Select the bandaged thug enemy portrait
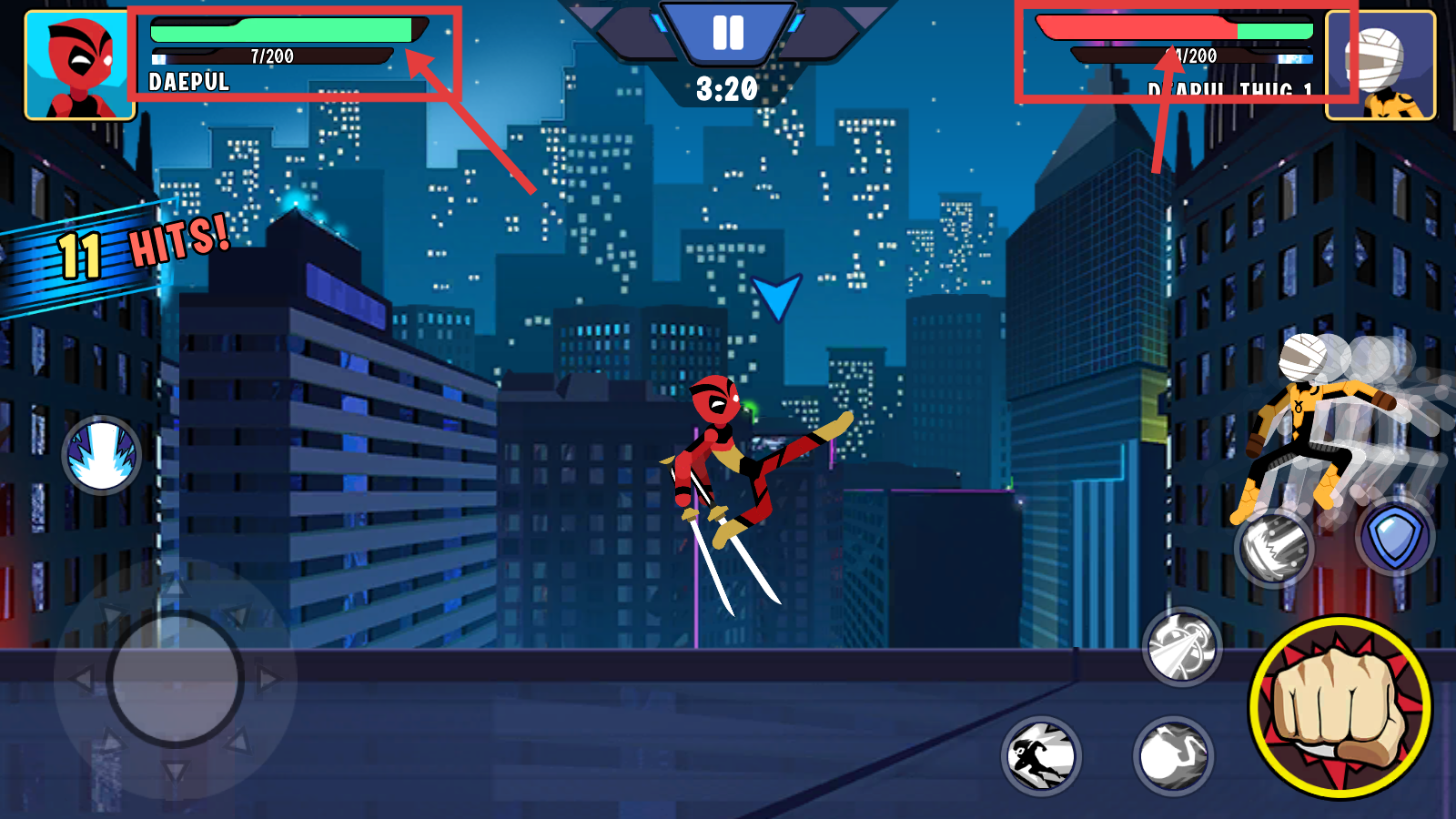 click(x=1380, y=66)
